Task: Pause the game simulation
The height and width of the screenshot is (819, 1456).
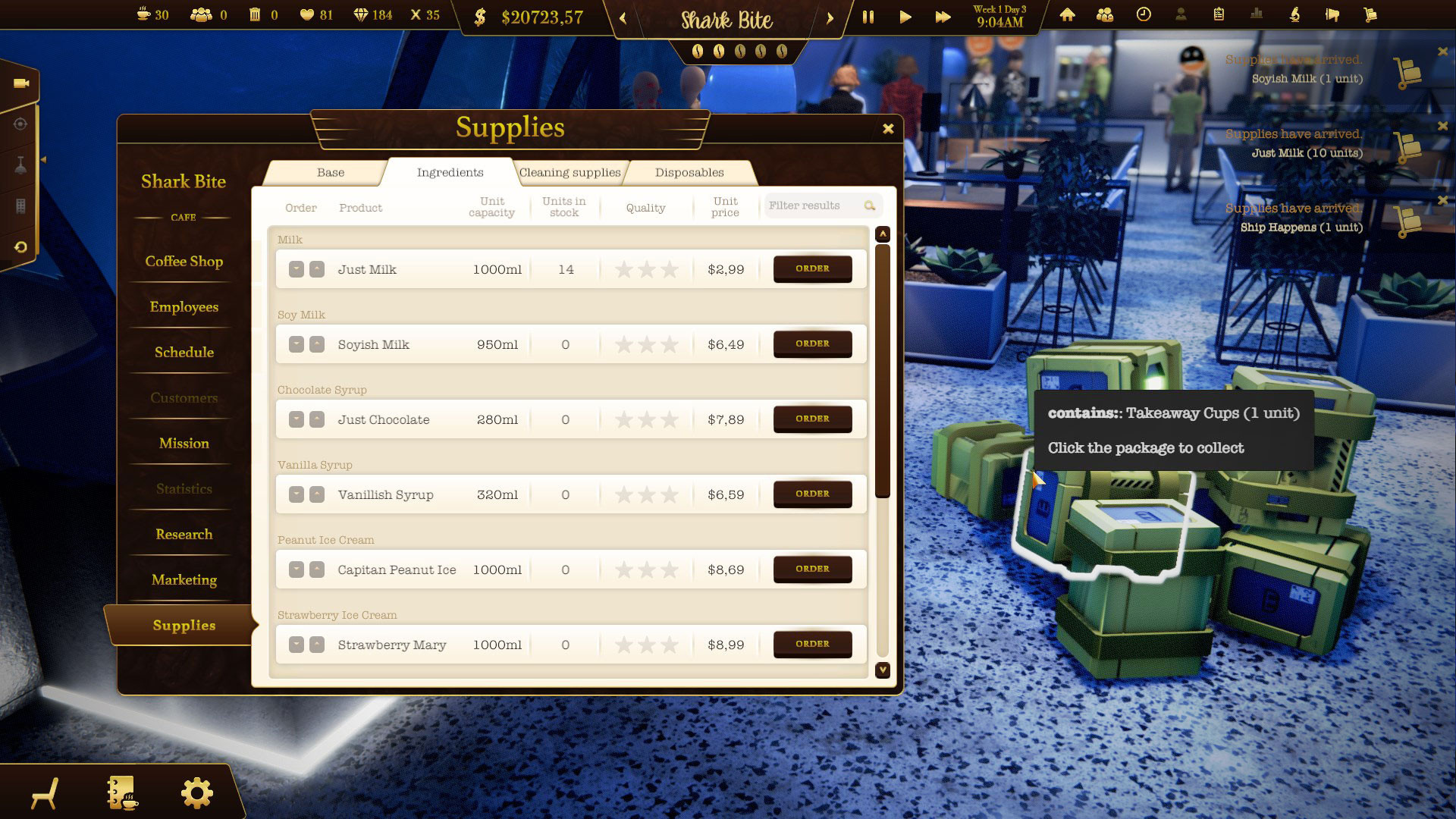Action: point(869,15)
